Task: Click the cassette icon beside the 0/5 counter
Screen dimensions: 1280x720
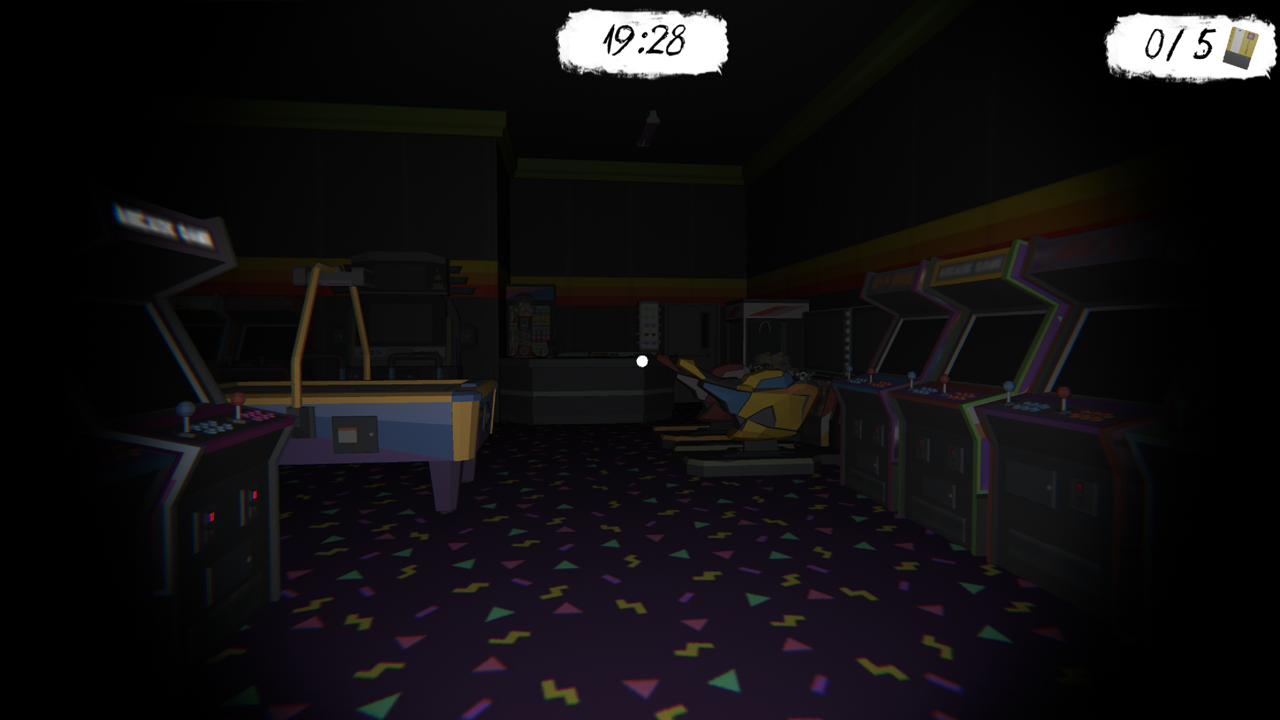Action: 1240,45
